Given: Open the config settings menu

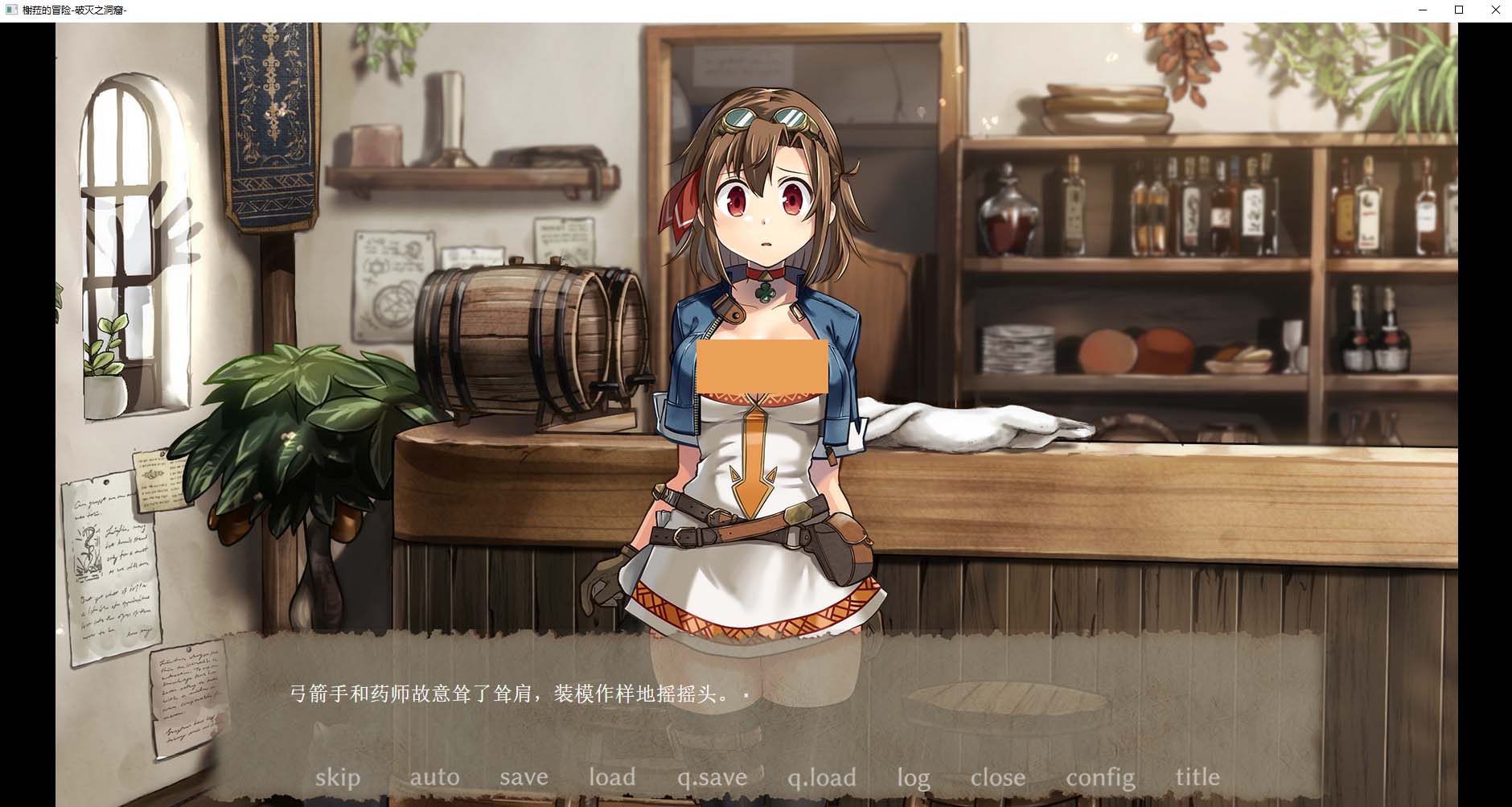Looking at the screenshot, I should [x=1100, y=777].
